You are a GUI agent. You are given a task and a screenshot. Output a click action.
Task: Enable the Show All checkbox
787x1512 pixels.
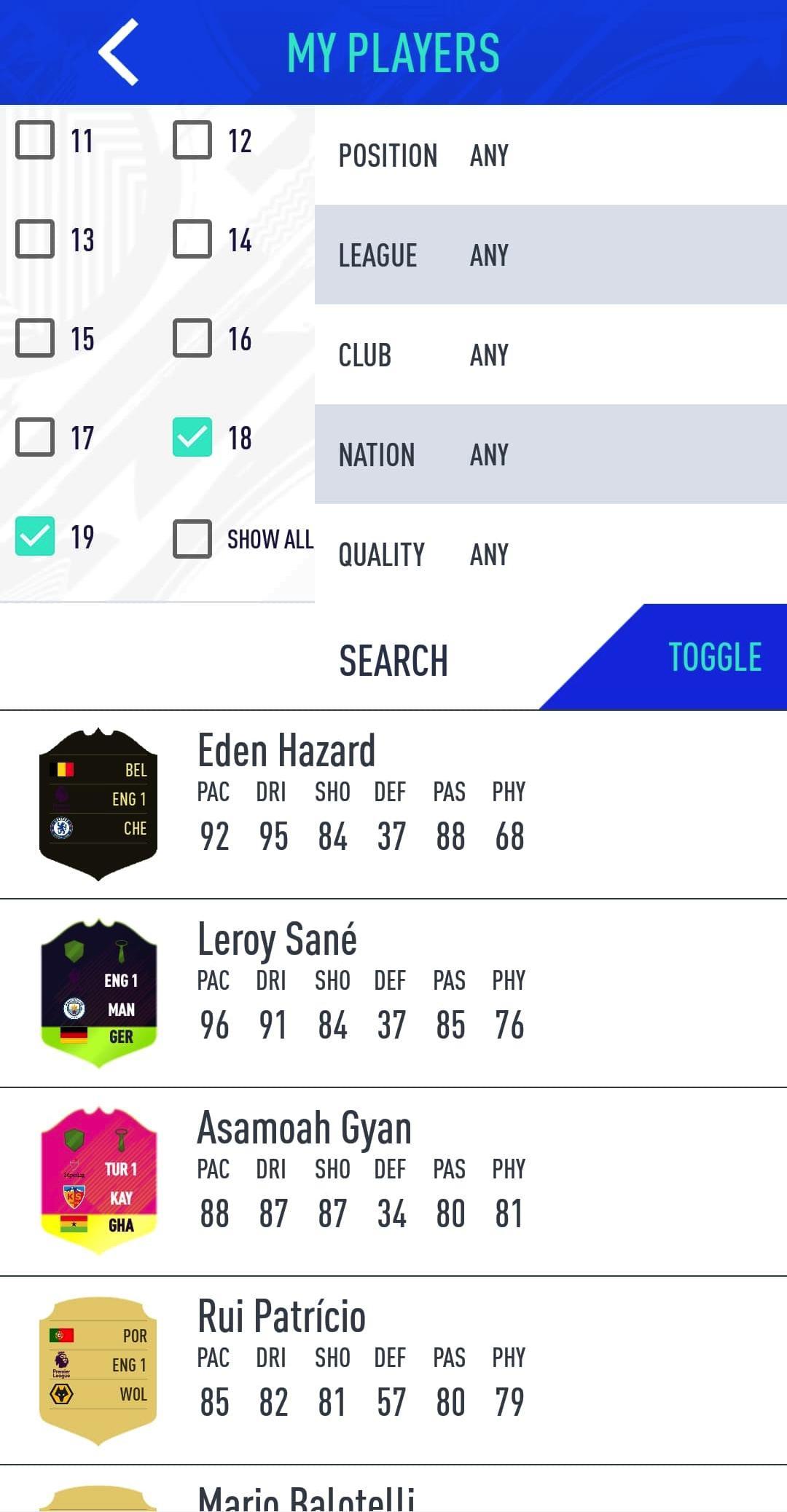(192, 539)
